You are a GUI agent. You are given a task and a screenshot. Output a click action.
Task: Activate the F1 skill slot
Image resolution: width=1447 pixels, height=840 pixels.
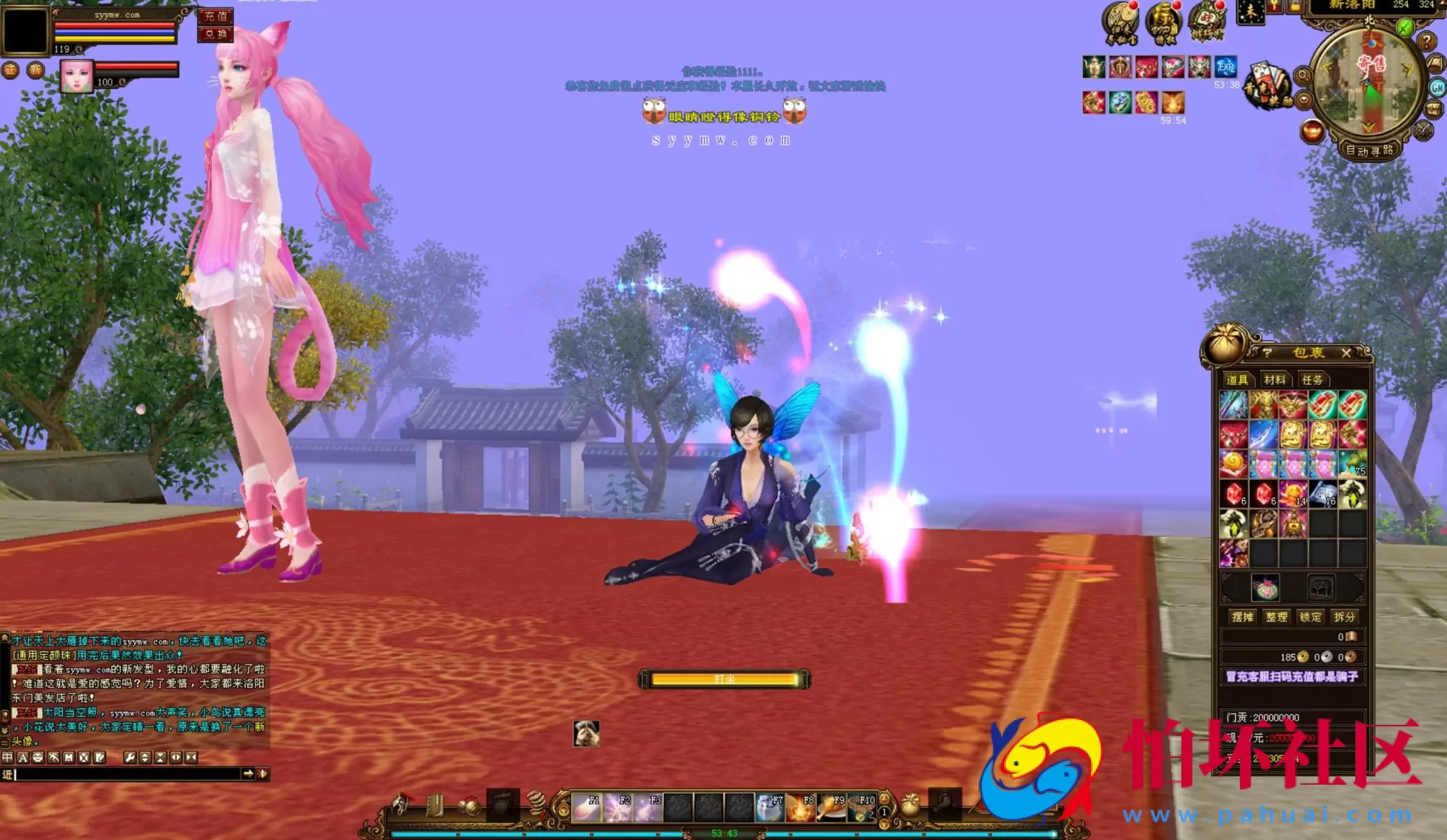[x=586, y=808]
